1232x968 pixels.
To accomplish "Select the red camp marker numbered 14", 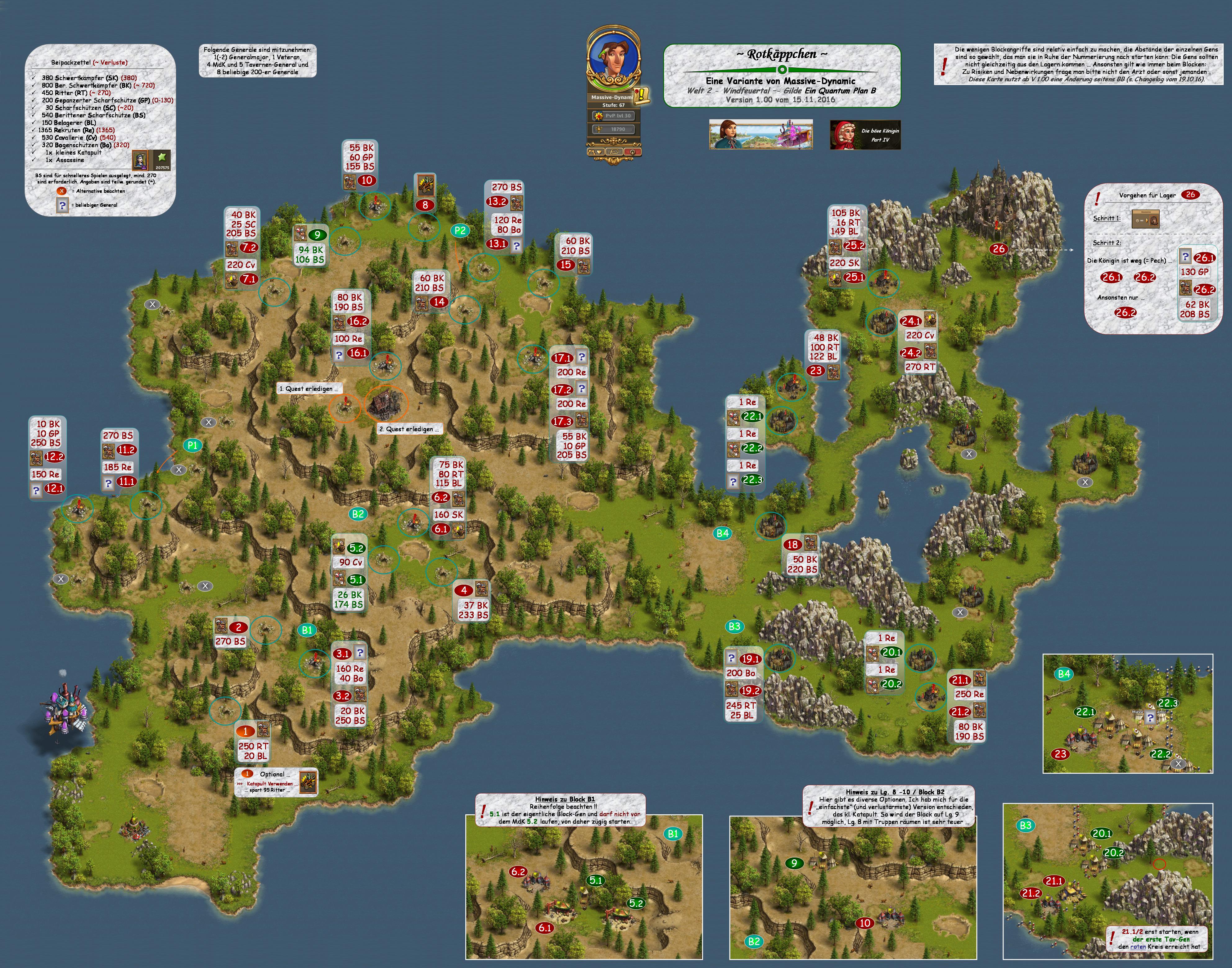I will [x=439, y=302].
